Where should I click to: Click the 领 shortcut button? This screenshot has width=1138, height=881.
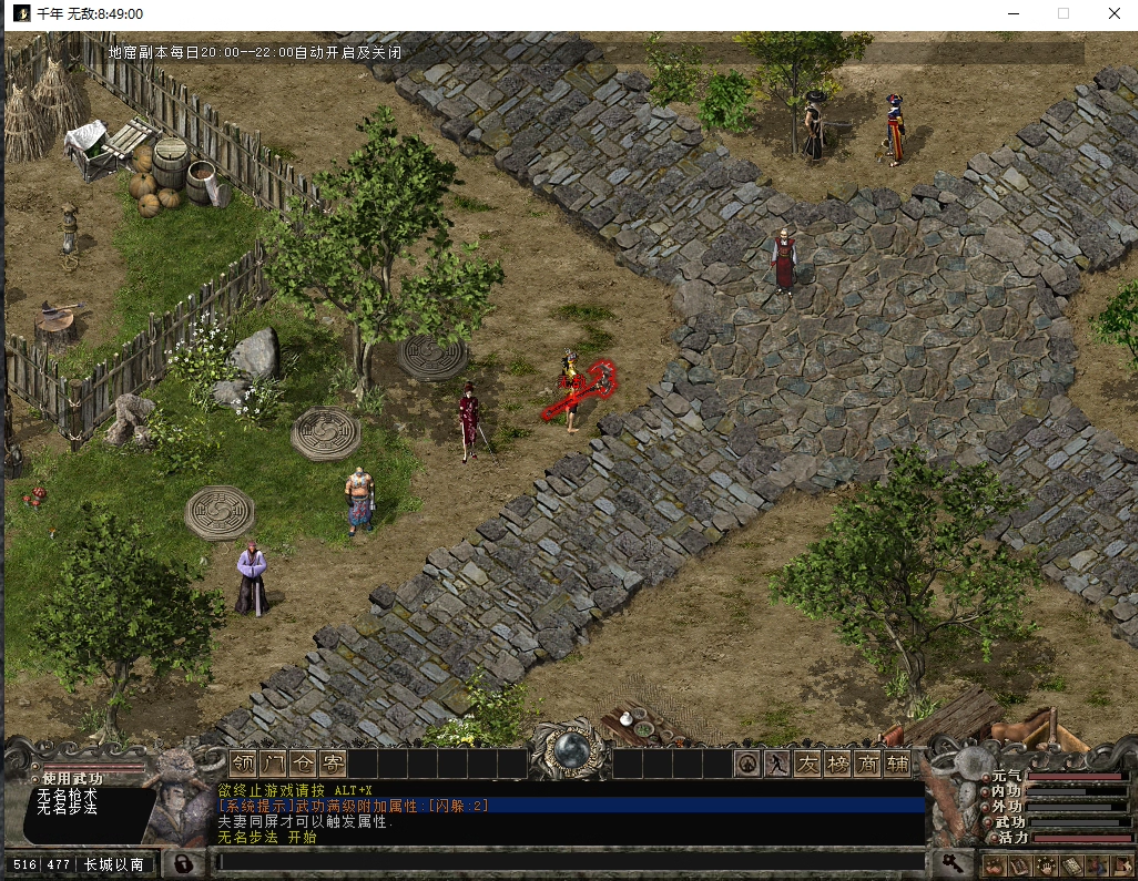pyautogui.click(x=243, y=764)
